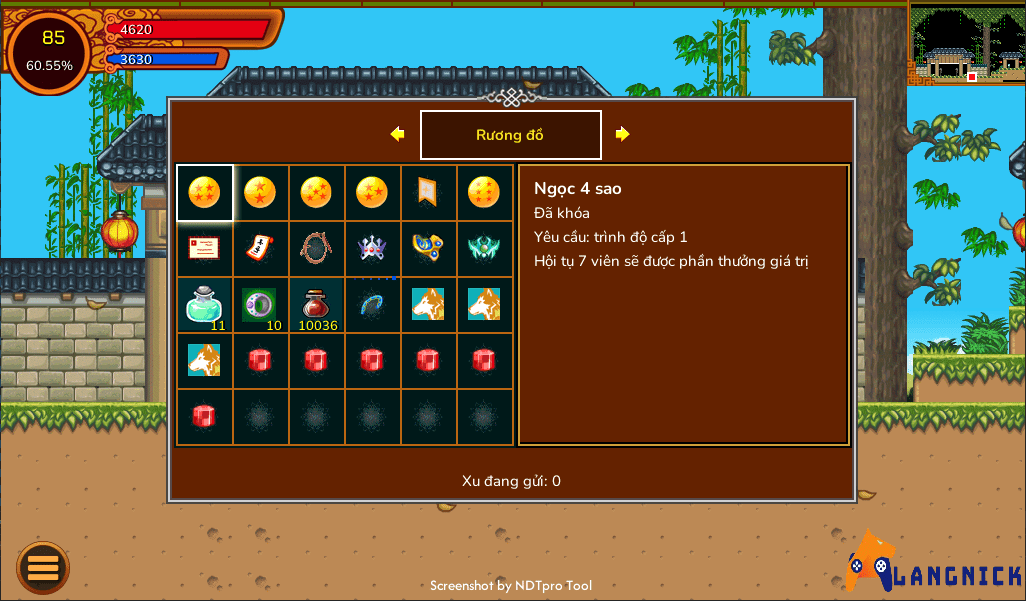Select the blue curved bow item
The width and height of the screenshot is (1026, 601).
(372, 304)
